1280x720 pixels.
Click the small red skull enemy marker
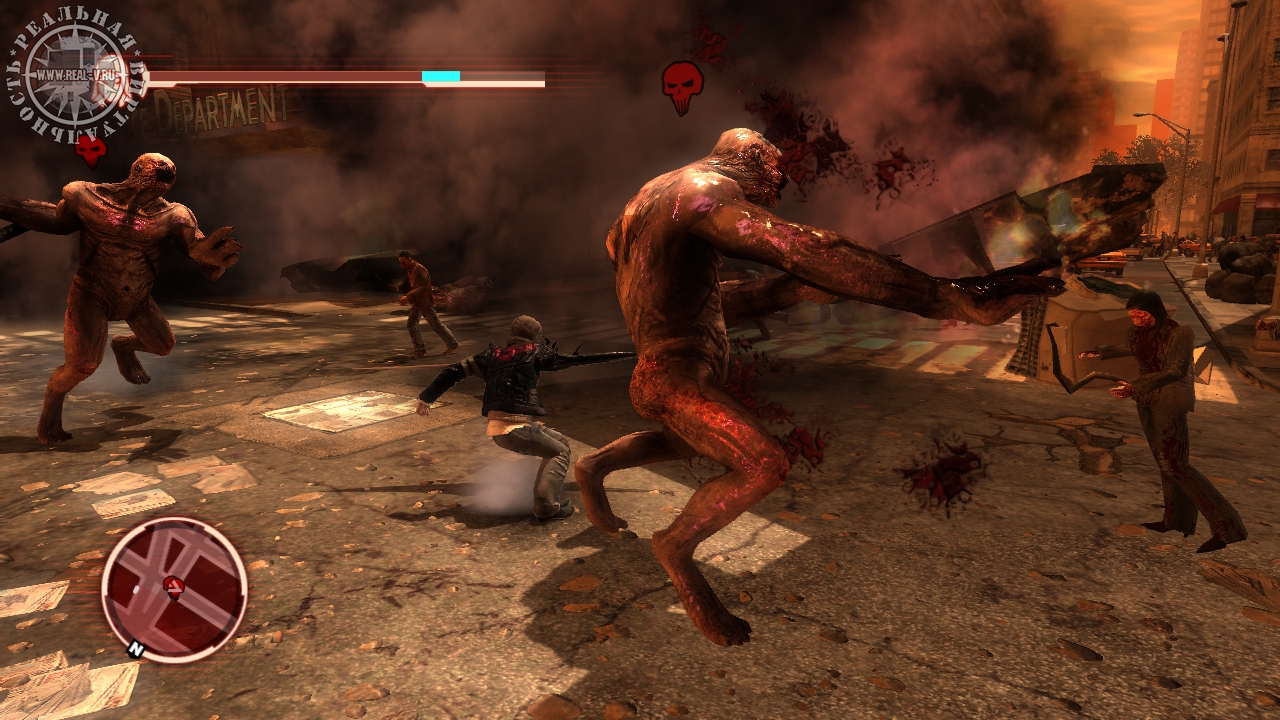[x=91, y=150]
